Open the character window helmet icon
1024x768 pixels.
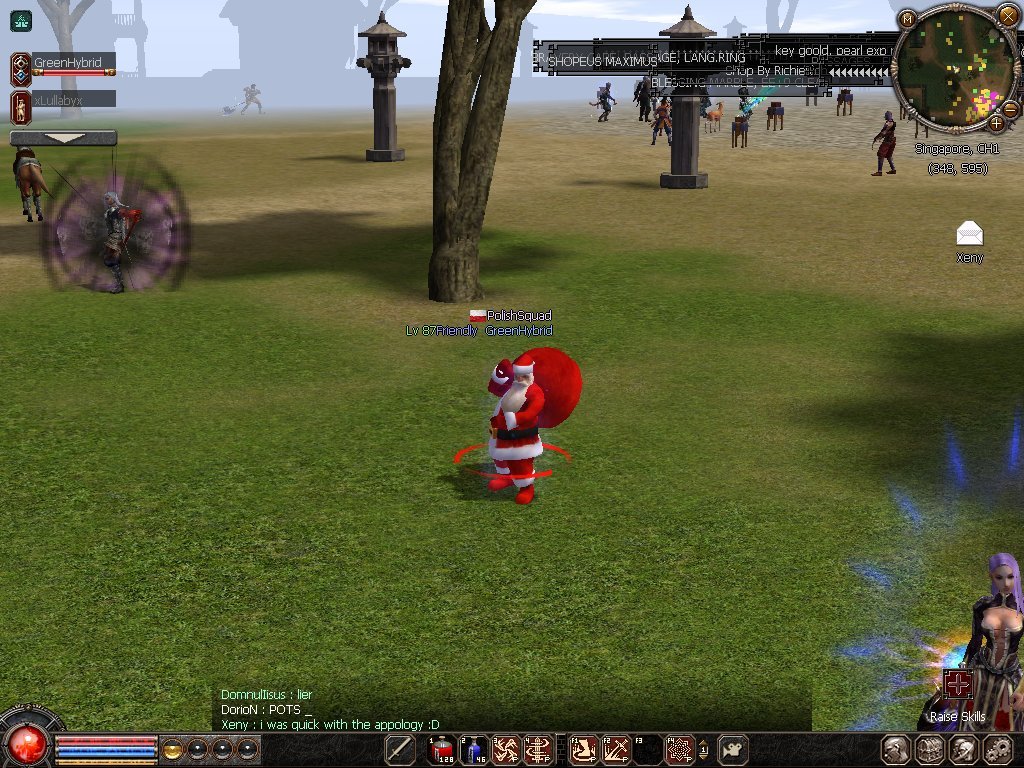click(895, 749)
